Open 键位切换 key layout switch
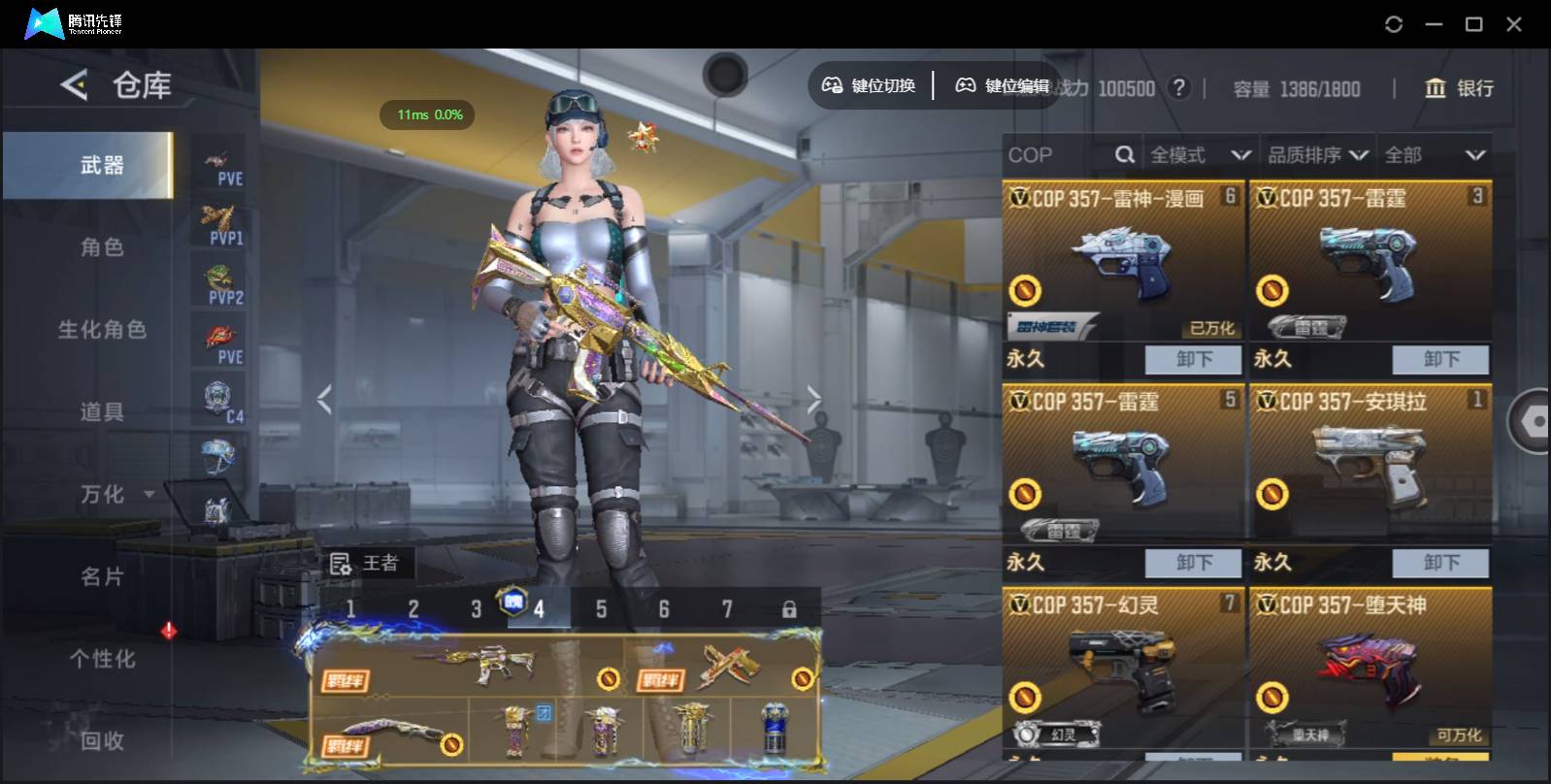Image resolution: width=1551 pixels, height=784 pixels. pyautogui.click(x=870, y=86)
